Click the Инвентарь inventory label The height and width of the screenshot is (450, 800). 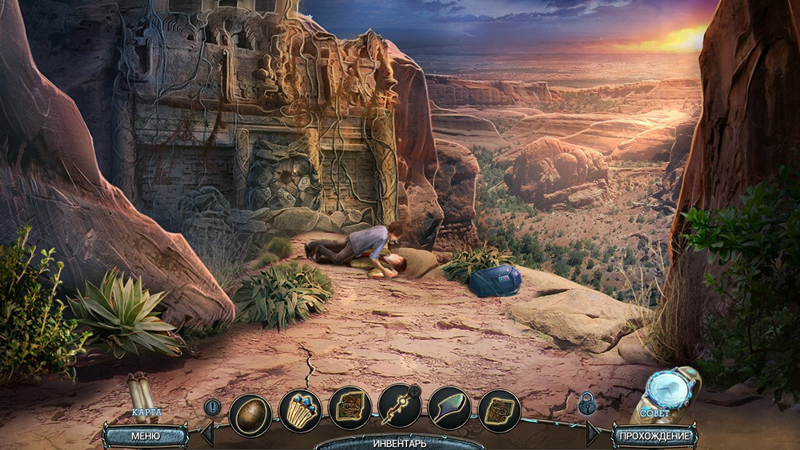400,442
